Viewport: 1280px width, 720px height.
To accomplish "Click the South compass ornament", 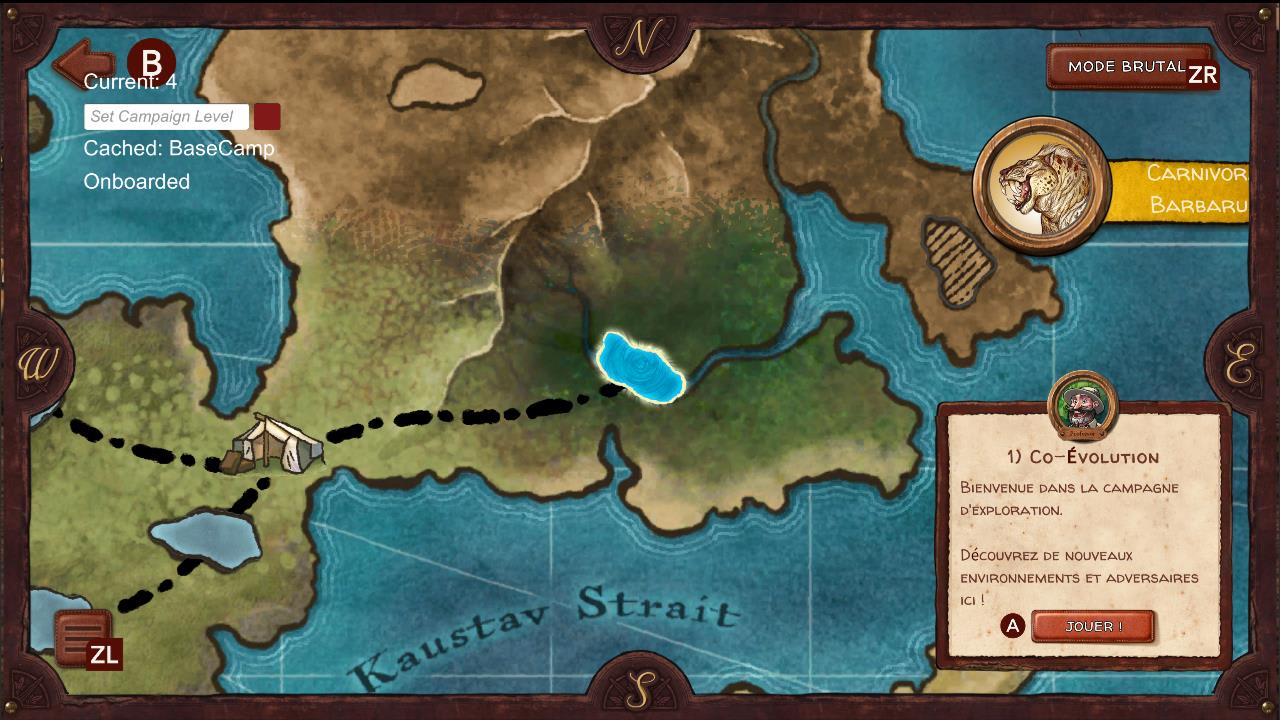I will [639, 690].
